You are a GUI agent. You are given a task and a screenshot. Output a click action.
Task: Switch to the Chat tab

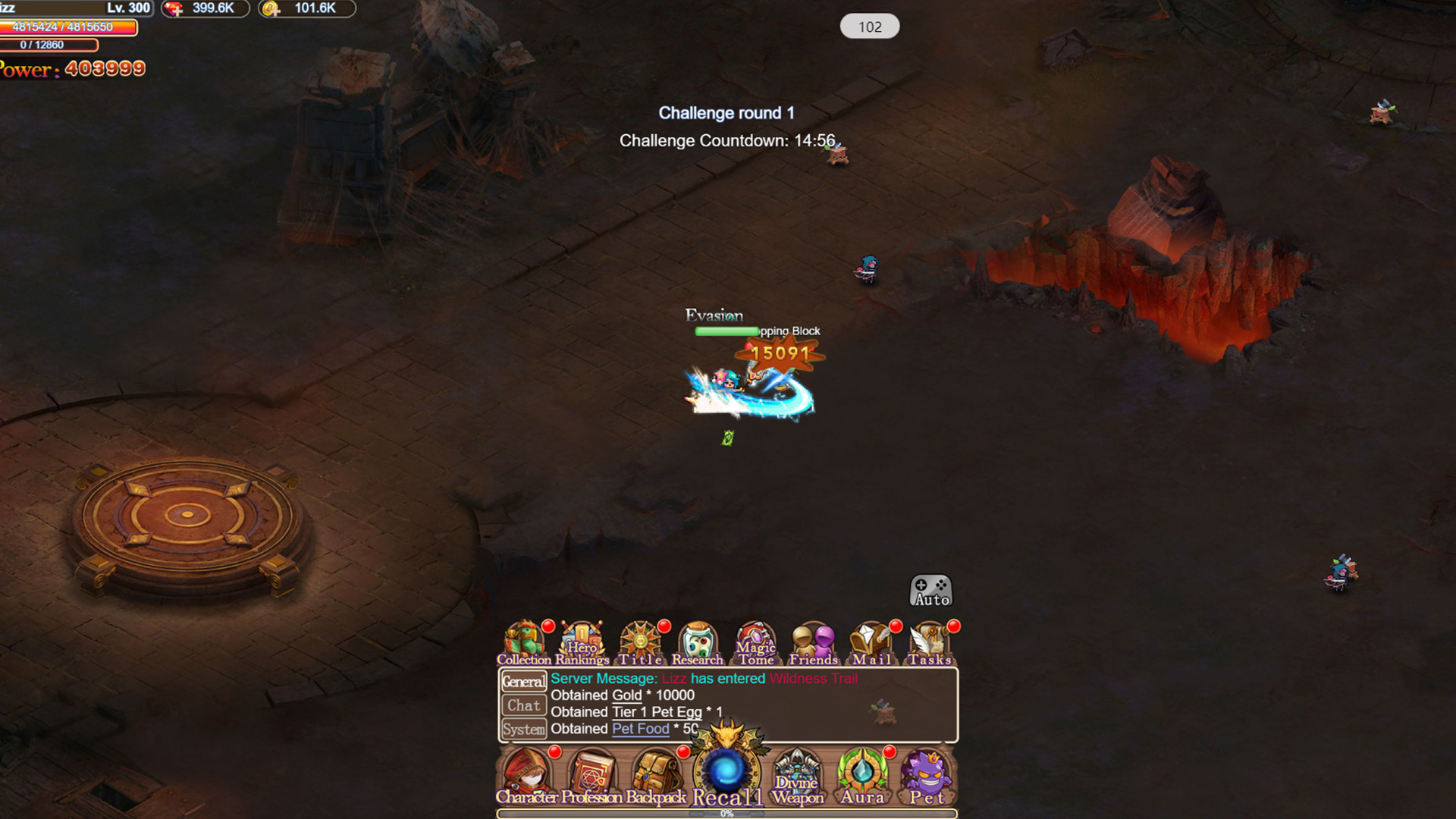coord(523,705)
